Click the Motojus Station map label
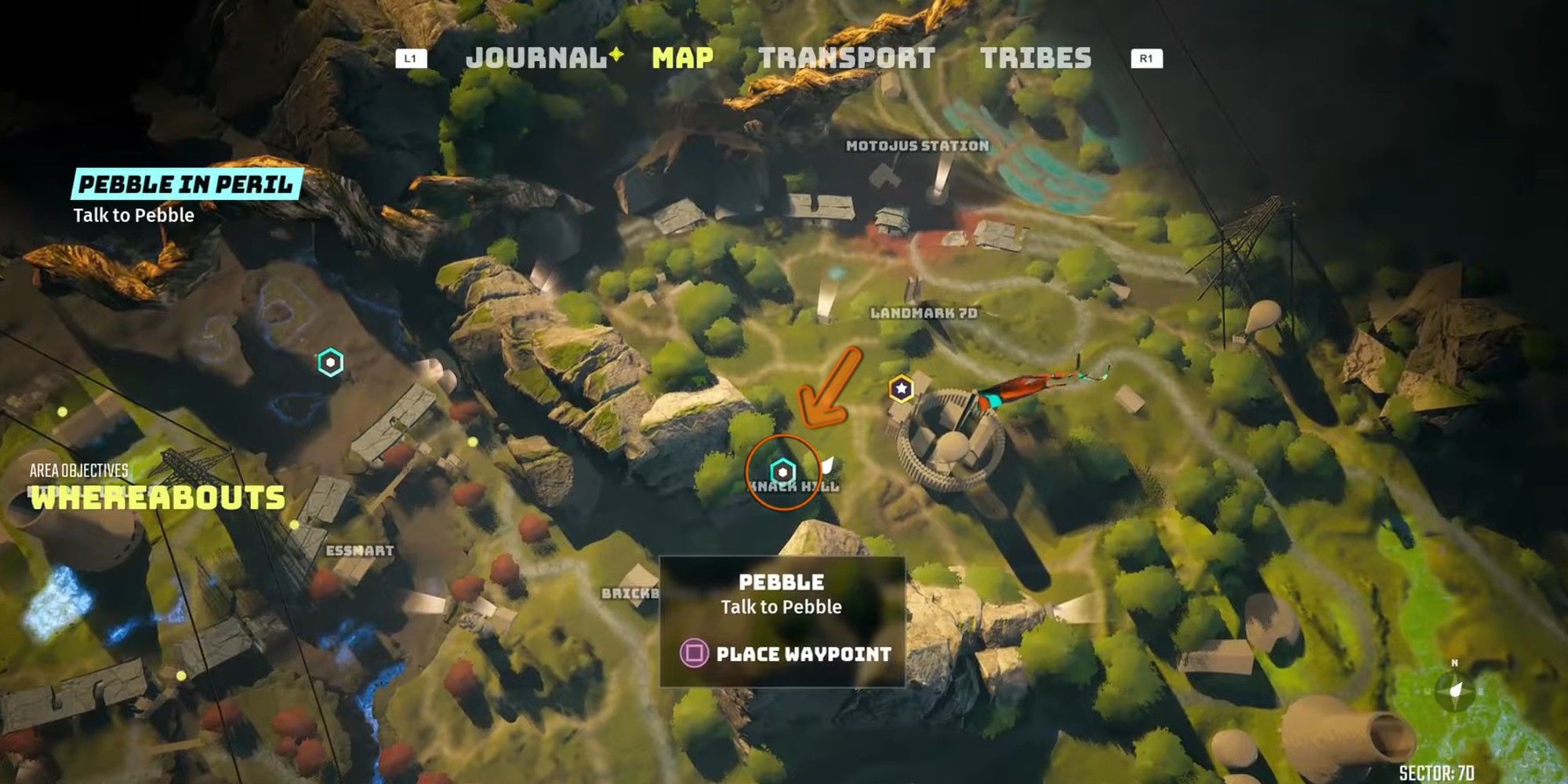 pos(919,145)
